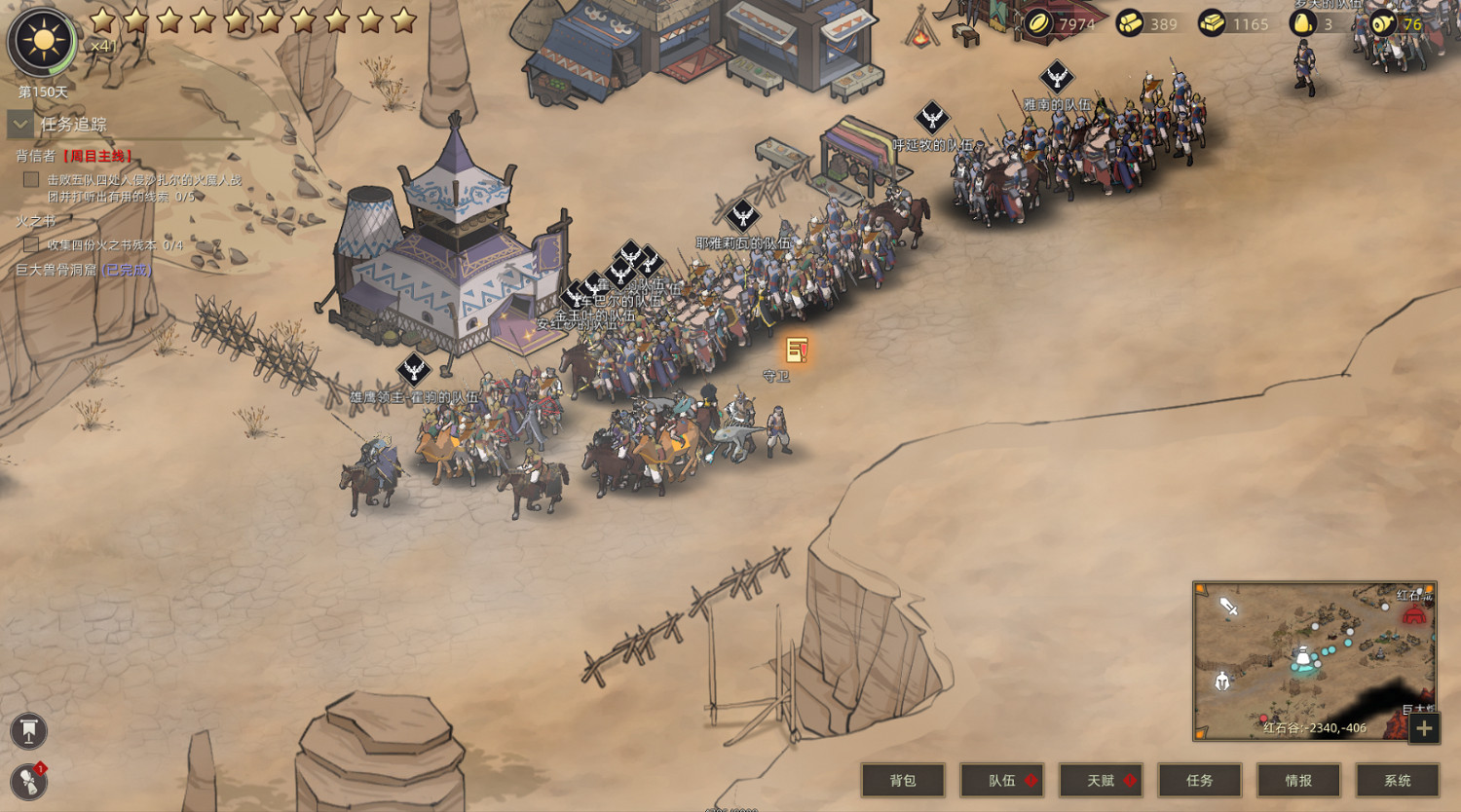Screen dimensions: 1461x812
Task: Expand the minimap with the plus button
Action: point(1424,727)
